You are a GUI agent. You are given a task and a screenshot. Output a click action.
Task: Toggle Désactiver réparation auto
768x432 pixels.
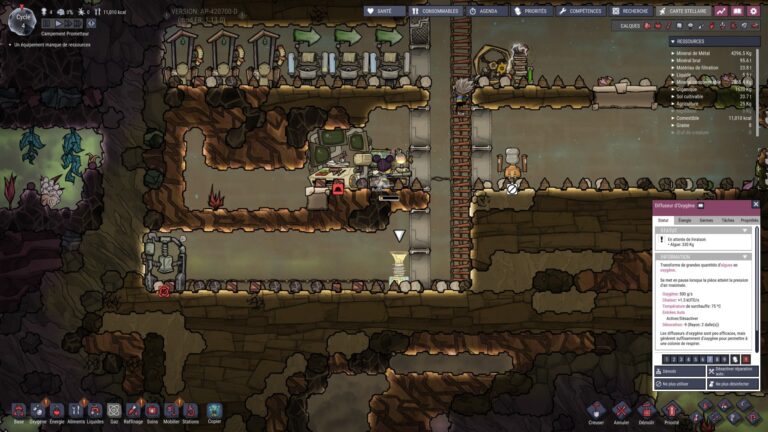click(730, 371)
